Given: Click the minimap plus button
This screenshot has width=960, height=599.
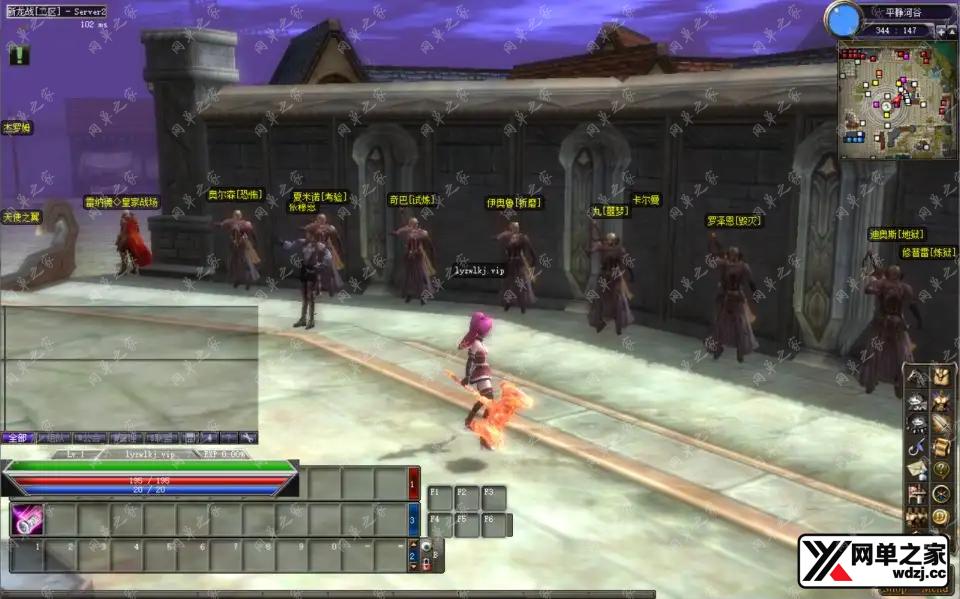Looking at the screenshot, I should [940, 31].
